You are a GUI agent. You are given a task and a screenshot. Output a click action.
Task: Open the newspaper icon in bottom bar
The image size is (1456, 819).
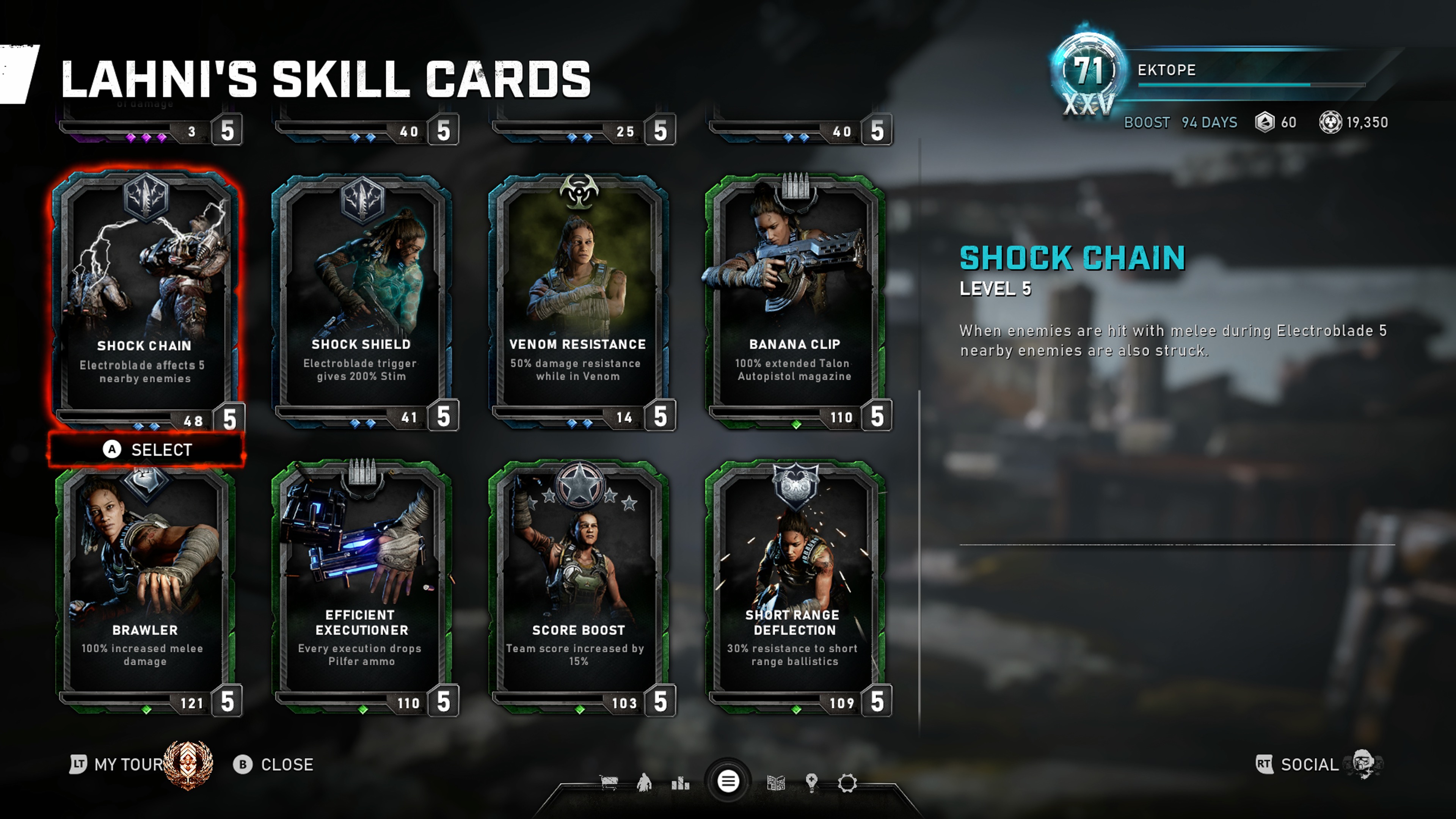[x=776, y=783]
